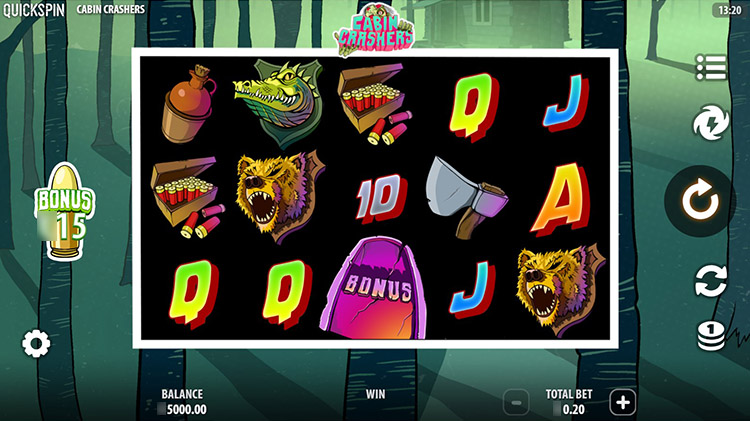Decrease total bet with the minus button
Image resolution: width=750 pixels, height=421 pixels.
point(516,403)
